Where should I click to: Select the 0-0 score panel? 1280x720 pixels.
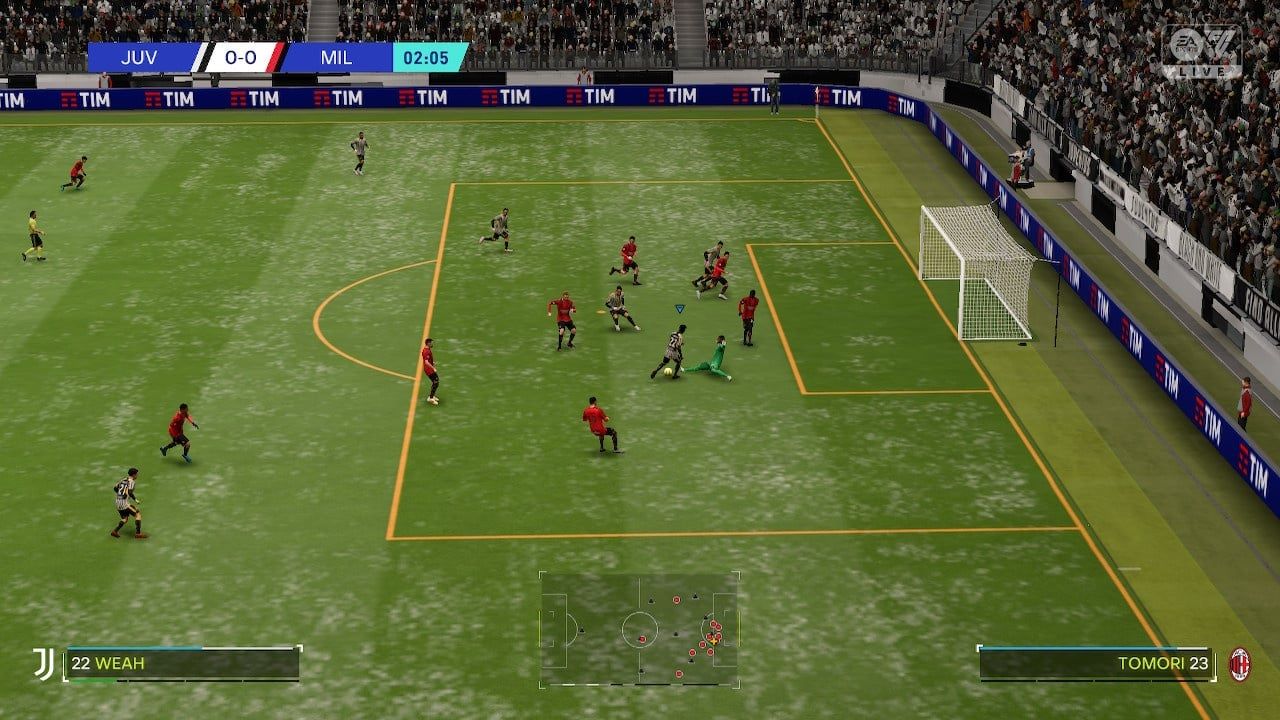243,57
